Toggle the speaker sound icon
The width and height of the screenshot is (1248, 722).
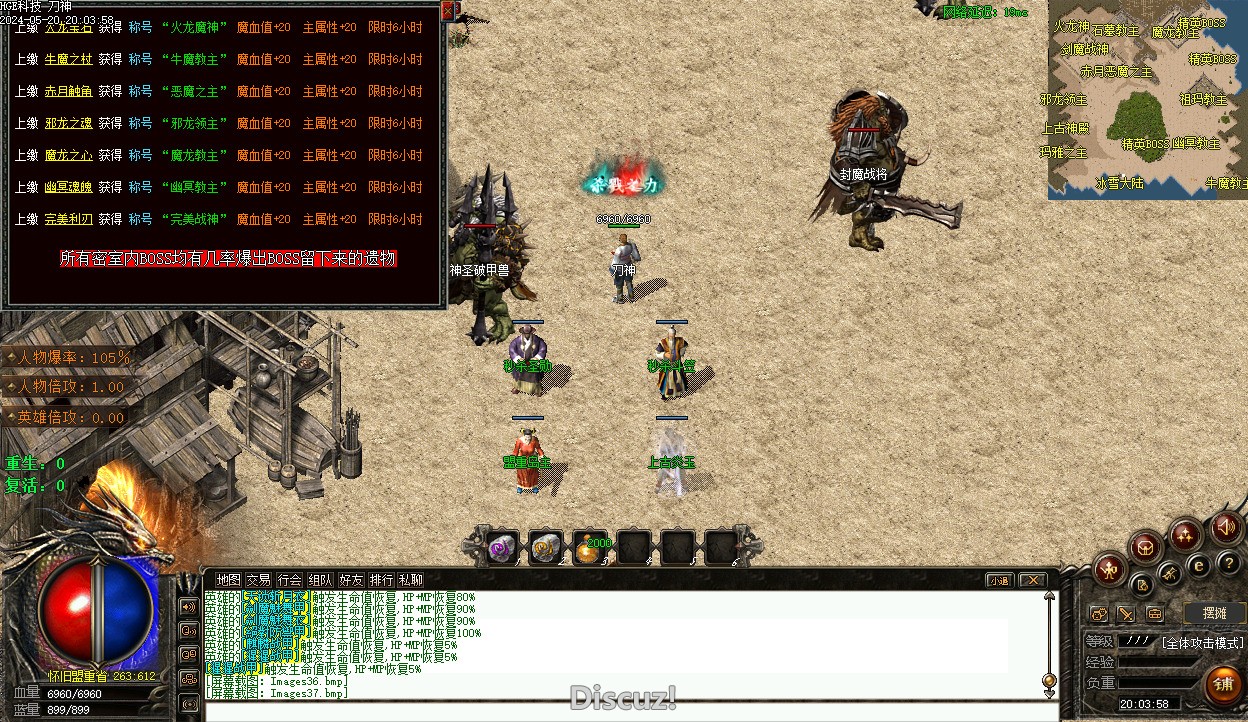(x=1225, y=527)
